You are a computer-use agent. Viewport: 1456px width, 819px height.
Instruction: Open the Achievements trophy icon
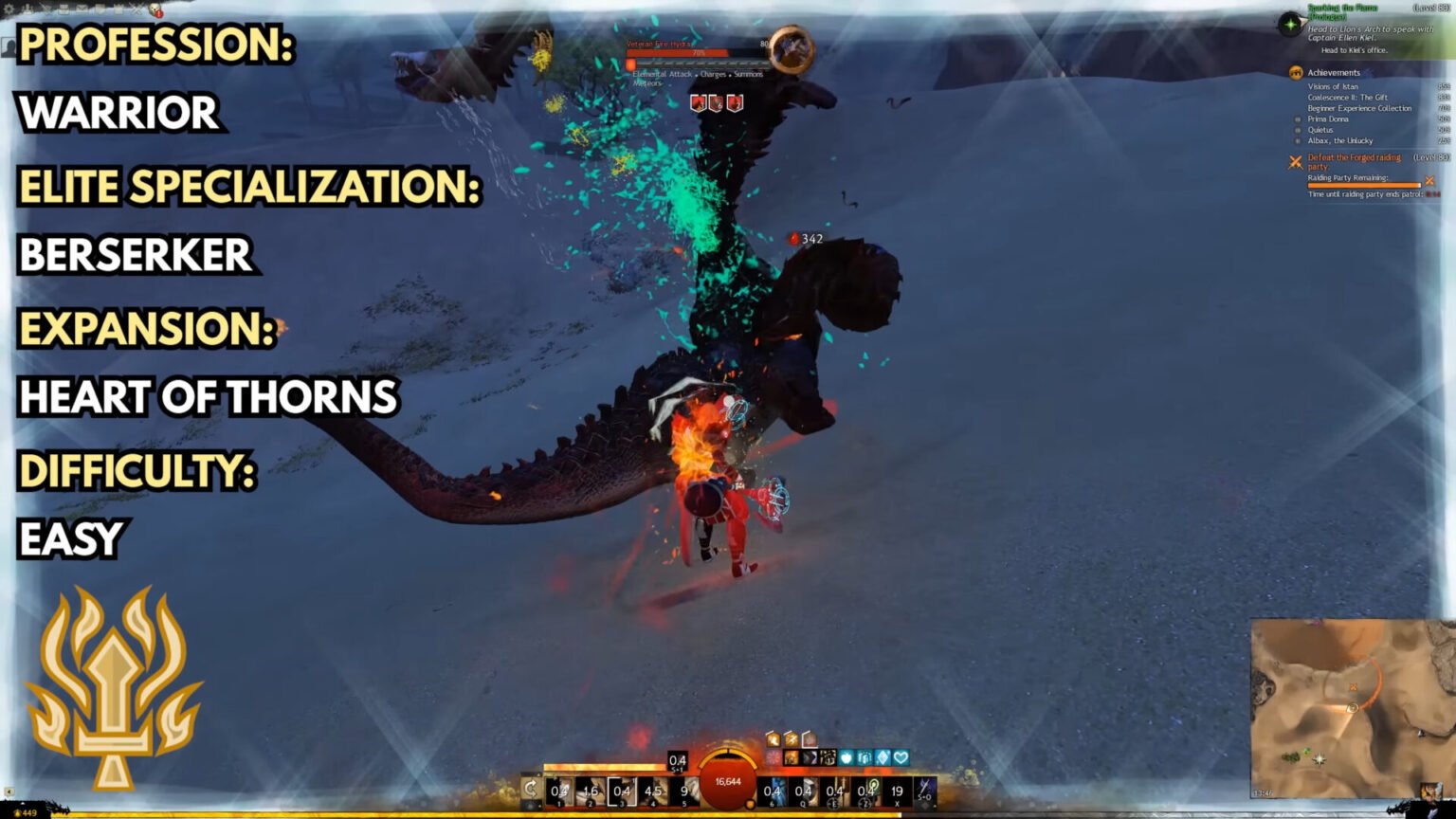click(1297, 72)
